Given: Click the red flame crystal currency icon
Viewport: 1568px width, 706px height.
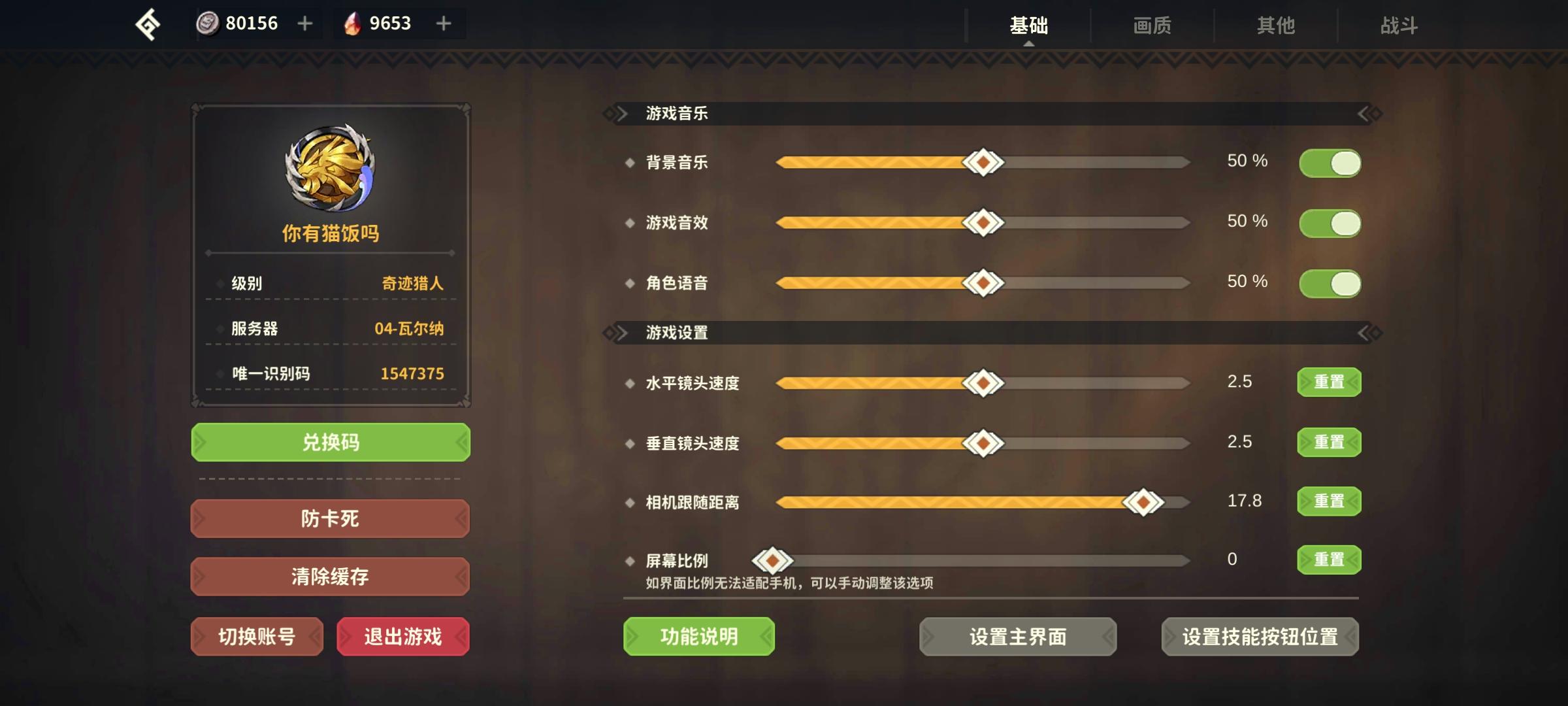Looking at the screenshot, I should 351,23.
